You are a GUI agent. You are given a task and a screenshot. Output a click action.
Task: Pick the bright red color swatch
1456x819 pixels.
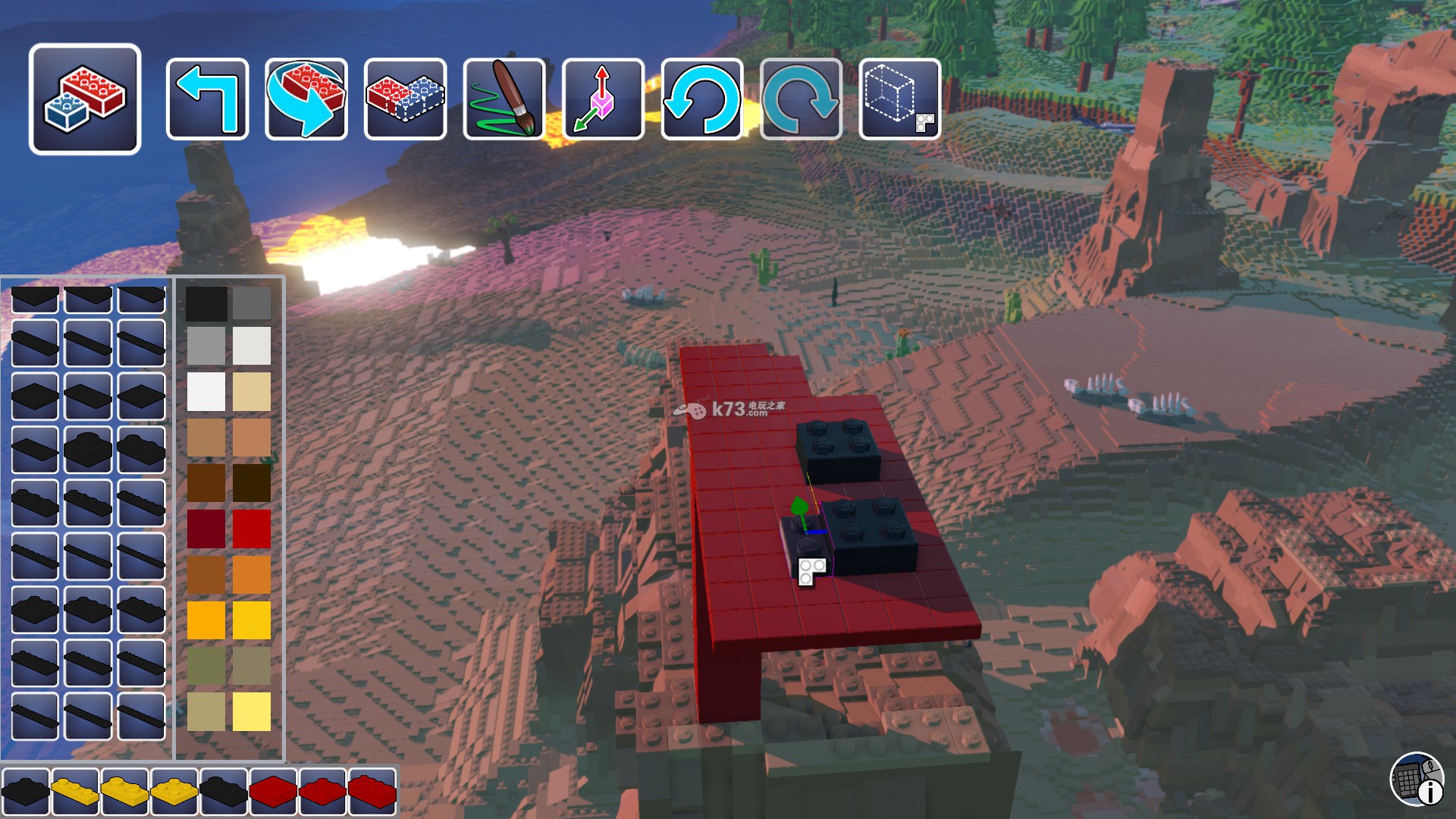coord(252,529)
